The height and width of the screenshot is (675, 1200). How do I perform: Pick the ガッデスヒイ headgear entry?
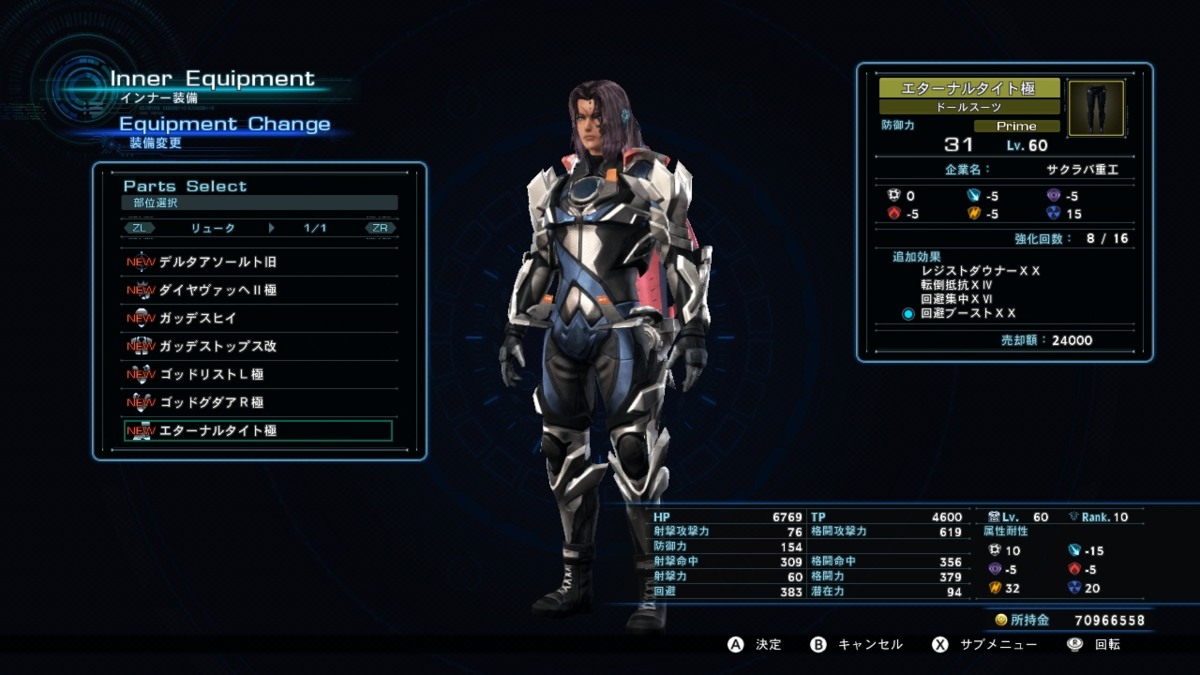[258, 318]
